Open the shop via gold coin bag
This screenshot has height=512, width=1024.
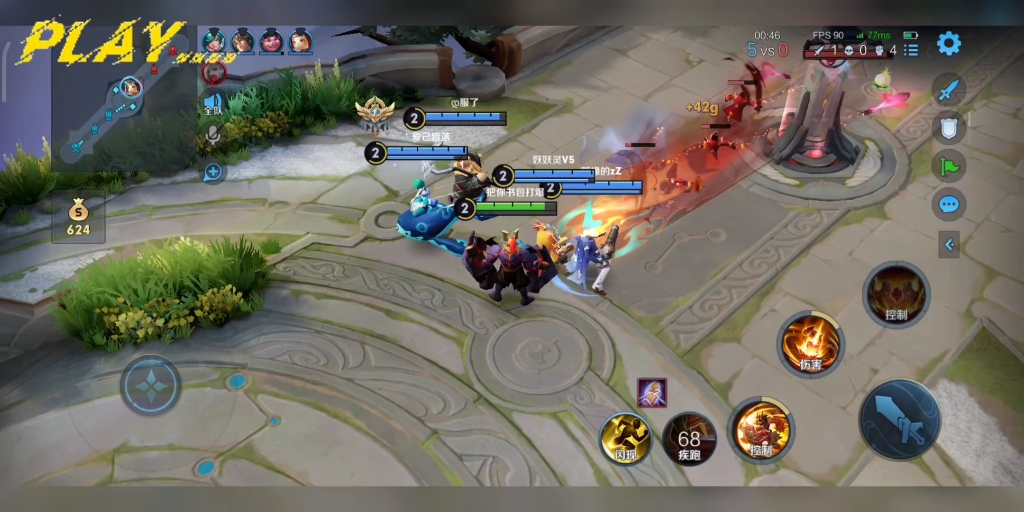click(78, 218)
